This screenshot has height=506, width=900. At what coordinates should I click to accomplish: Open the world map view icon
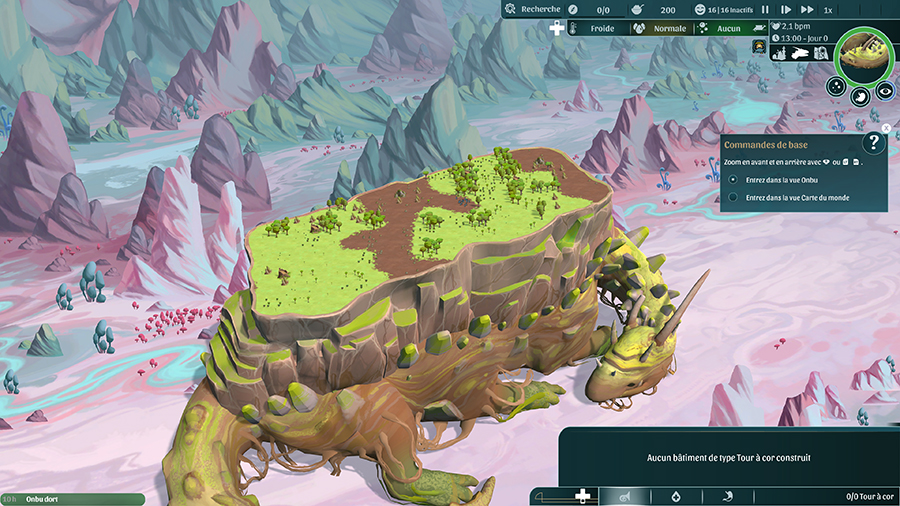[820, 54]
